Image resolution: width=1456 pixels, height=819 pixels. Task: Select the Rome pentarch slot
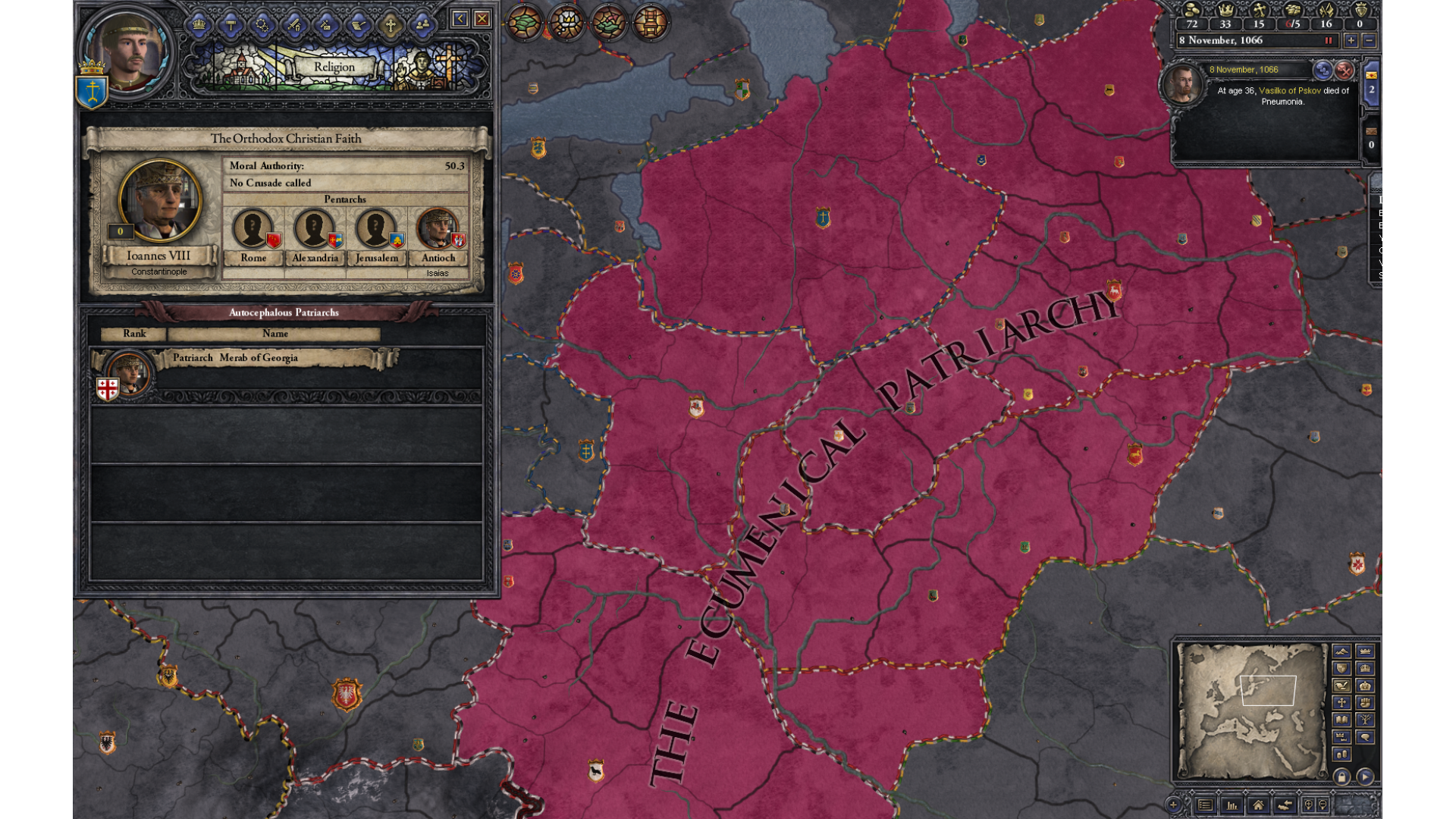pos(253,228)
